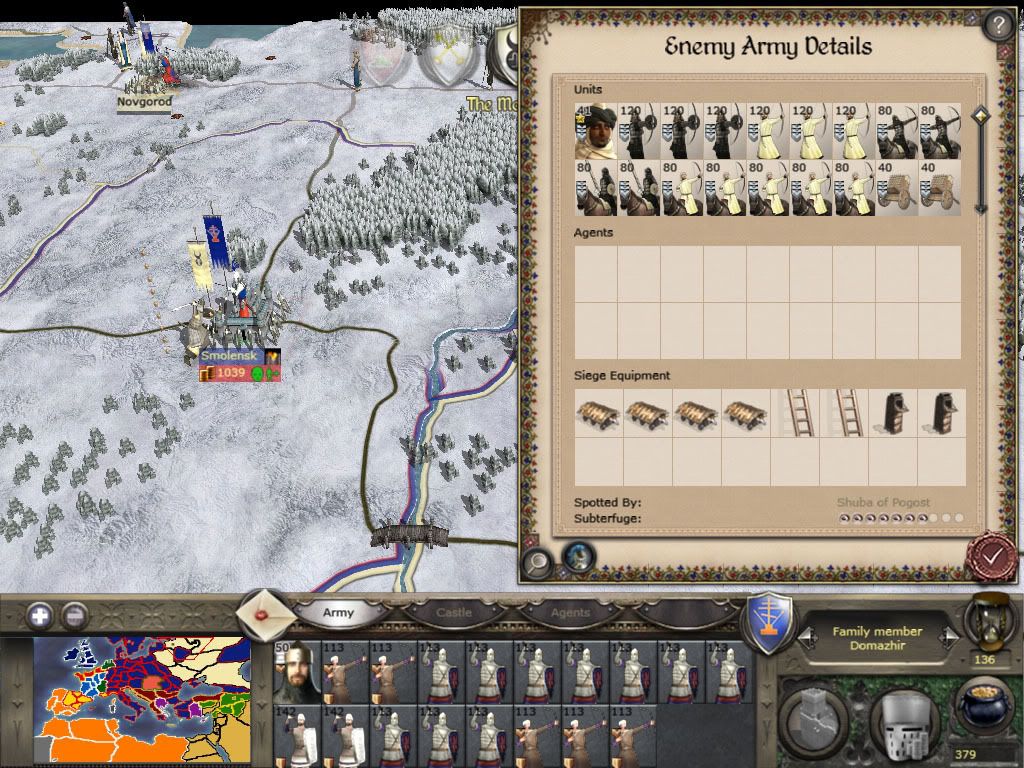Zoom in the minimap with the plus button
Screen dimensions: 1024x768
(x=40, y=615)
